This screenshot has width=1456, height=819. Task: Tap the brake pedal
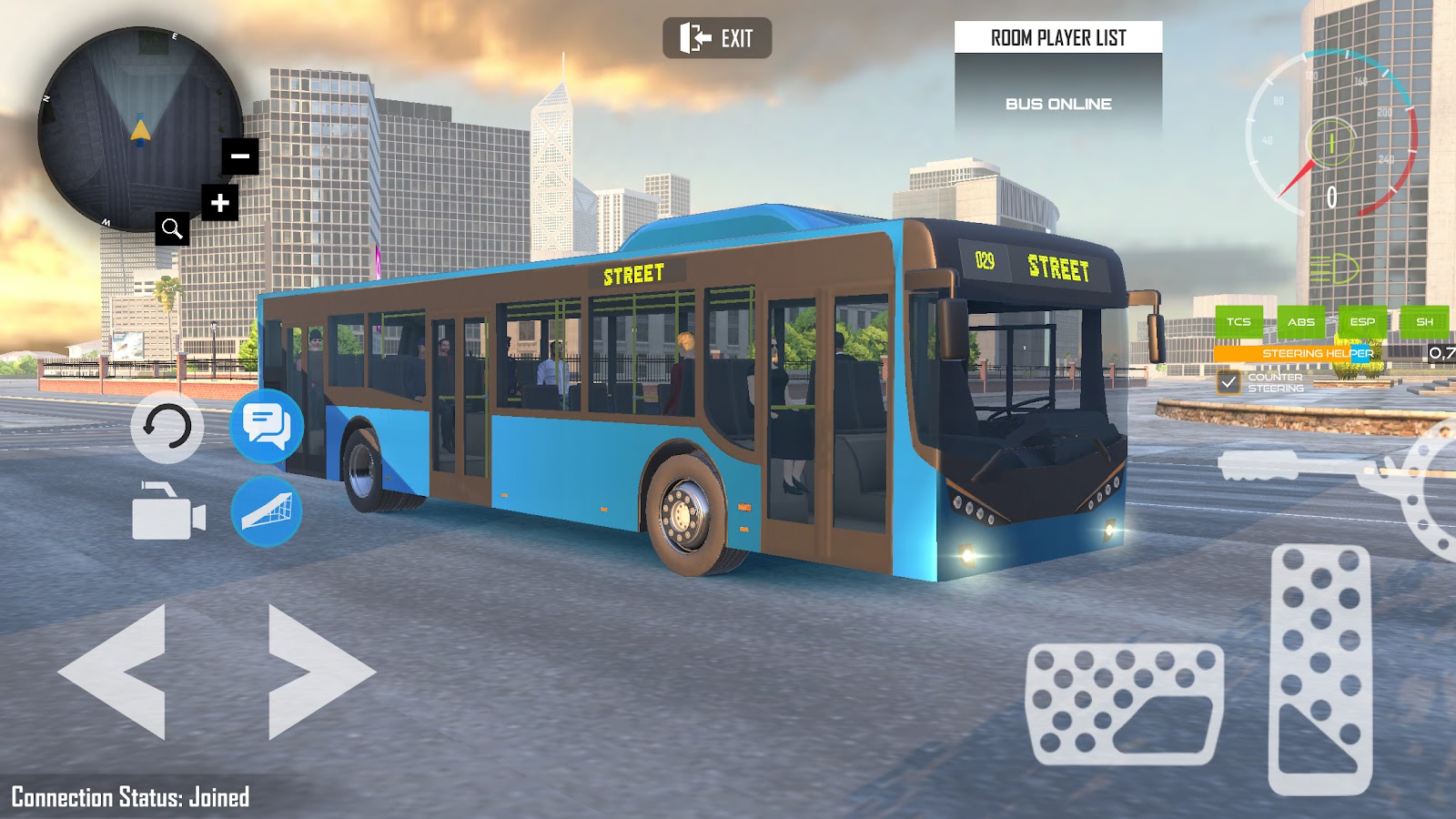click(x=1125, y=703)
